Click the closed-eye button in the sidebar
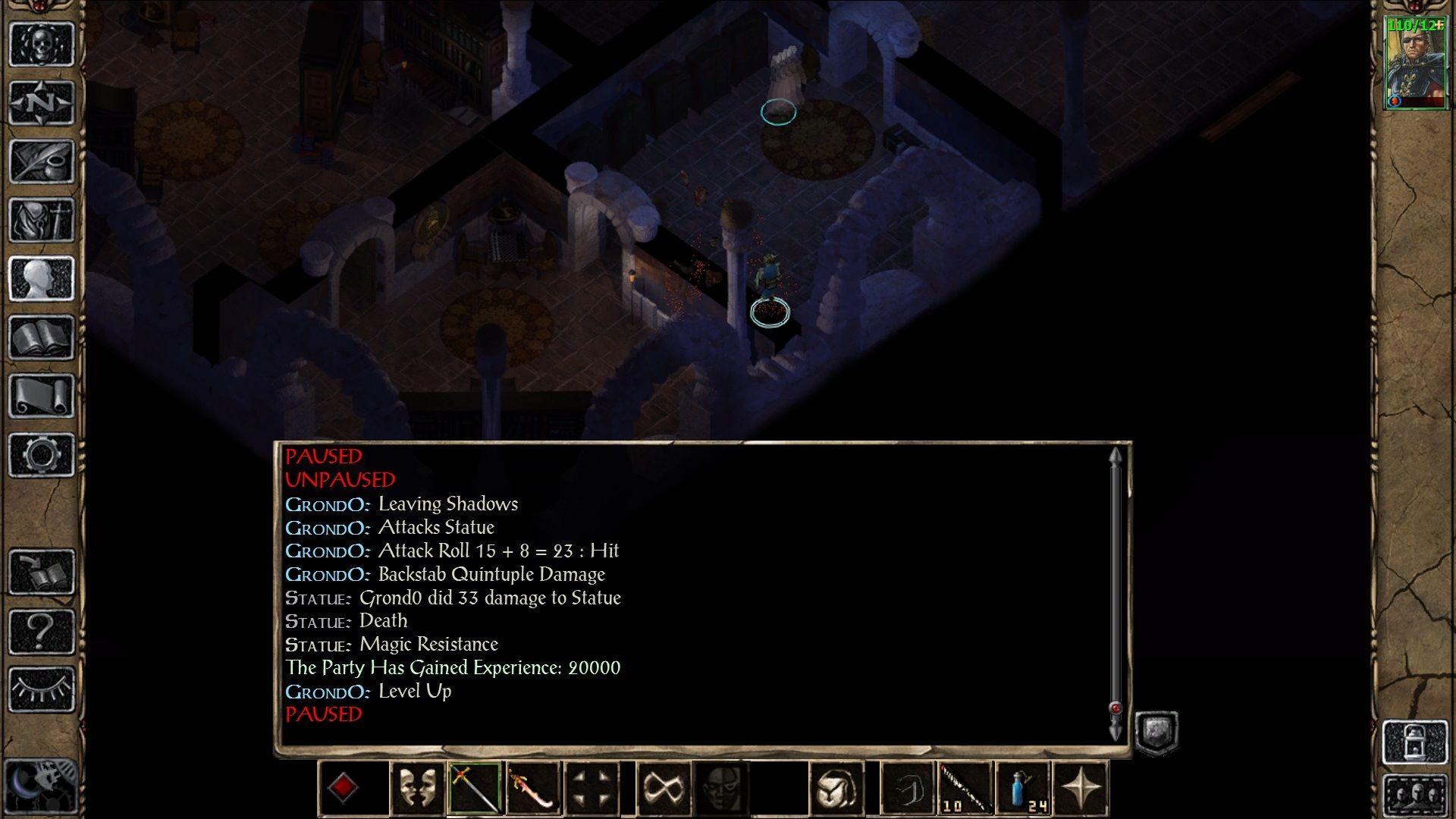The height and width of the screenshot is (819, 1456). pos(42,689)
